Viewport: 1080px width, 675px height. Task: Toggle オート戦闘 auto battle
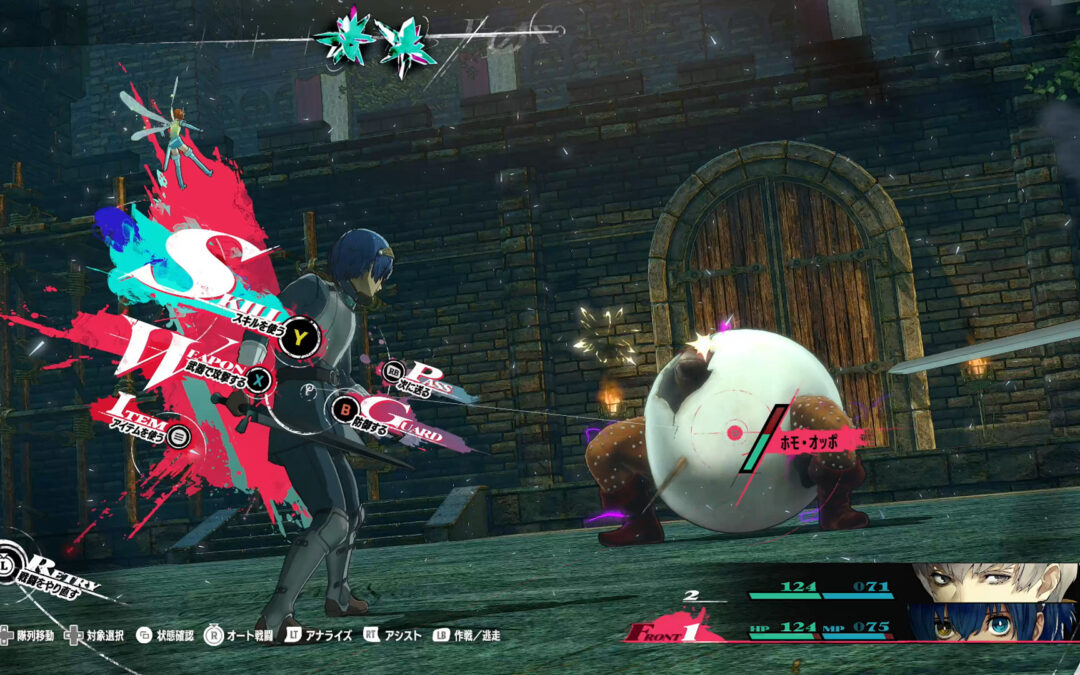[250, 635]
